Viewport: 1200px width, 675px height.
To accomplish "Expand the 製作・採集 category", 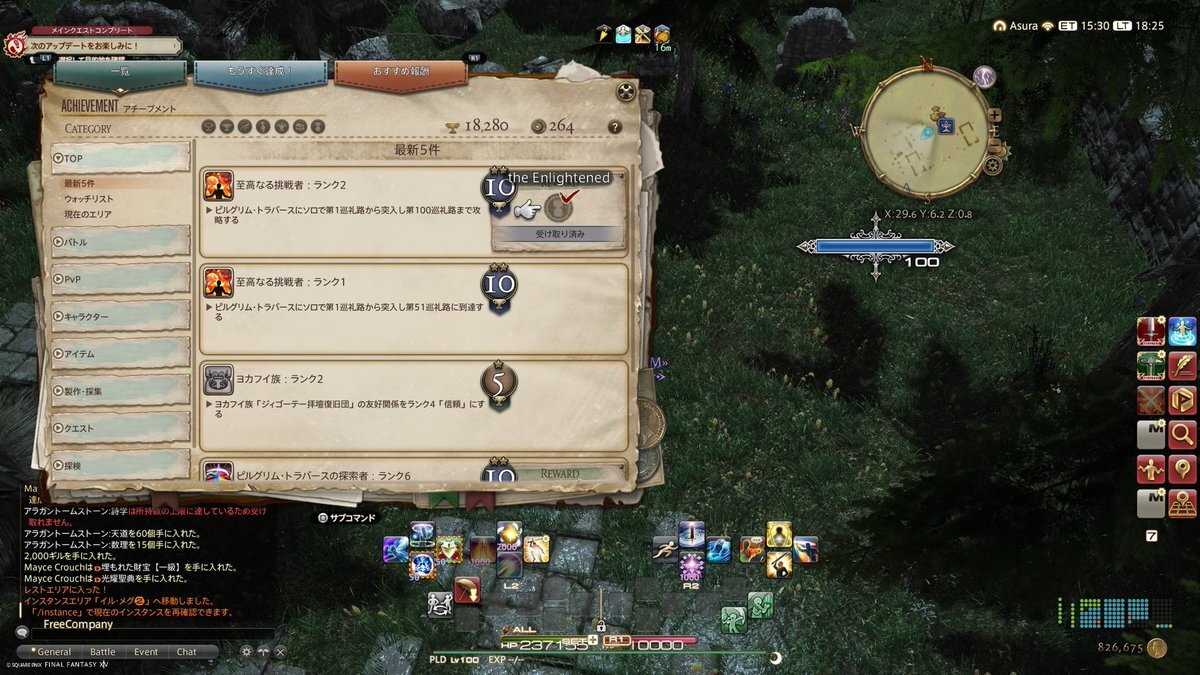I will tap(120, 390).
